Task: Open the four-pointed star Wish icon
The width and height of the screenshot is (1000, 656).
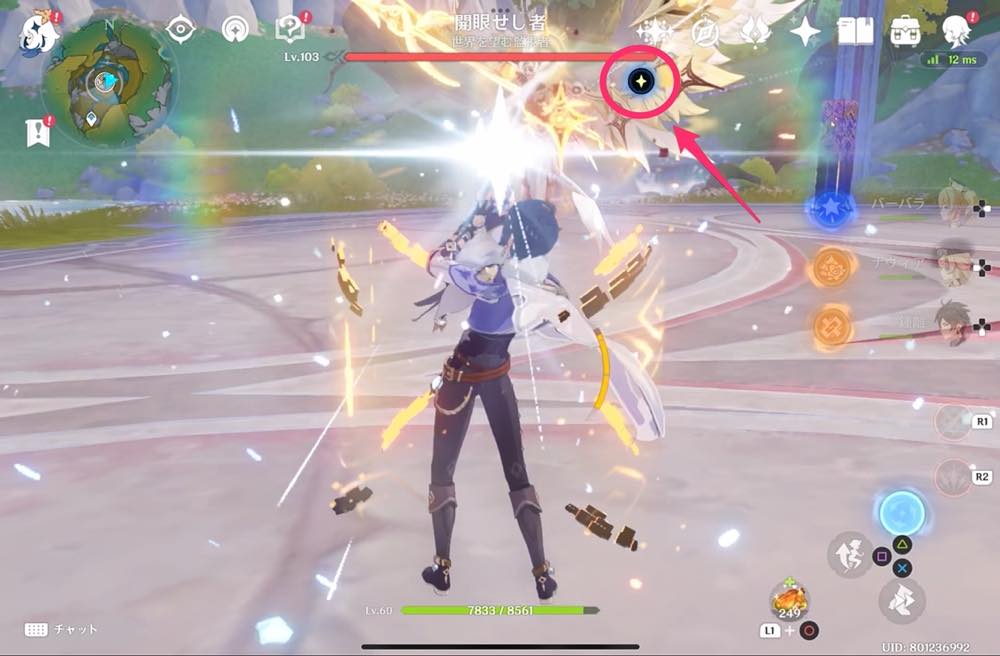Action: [x=804, y=32]
